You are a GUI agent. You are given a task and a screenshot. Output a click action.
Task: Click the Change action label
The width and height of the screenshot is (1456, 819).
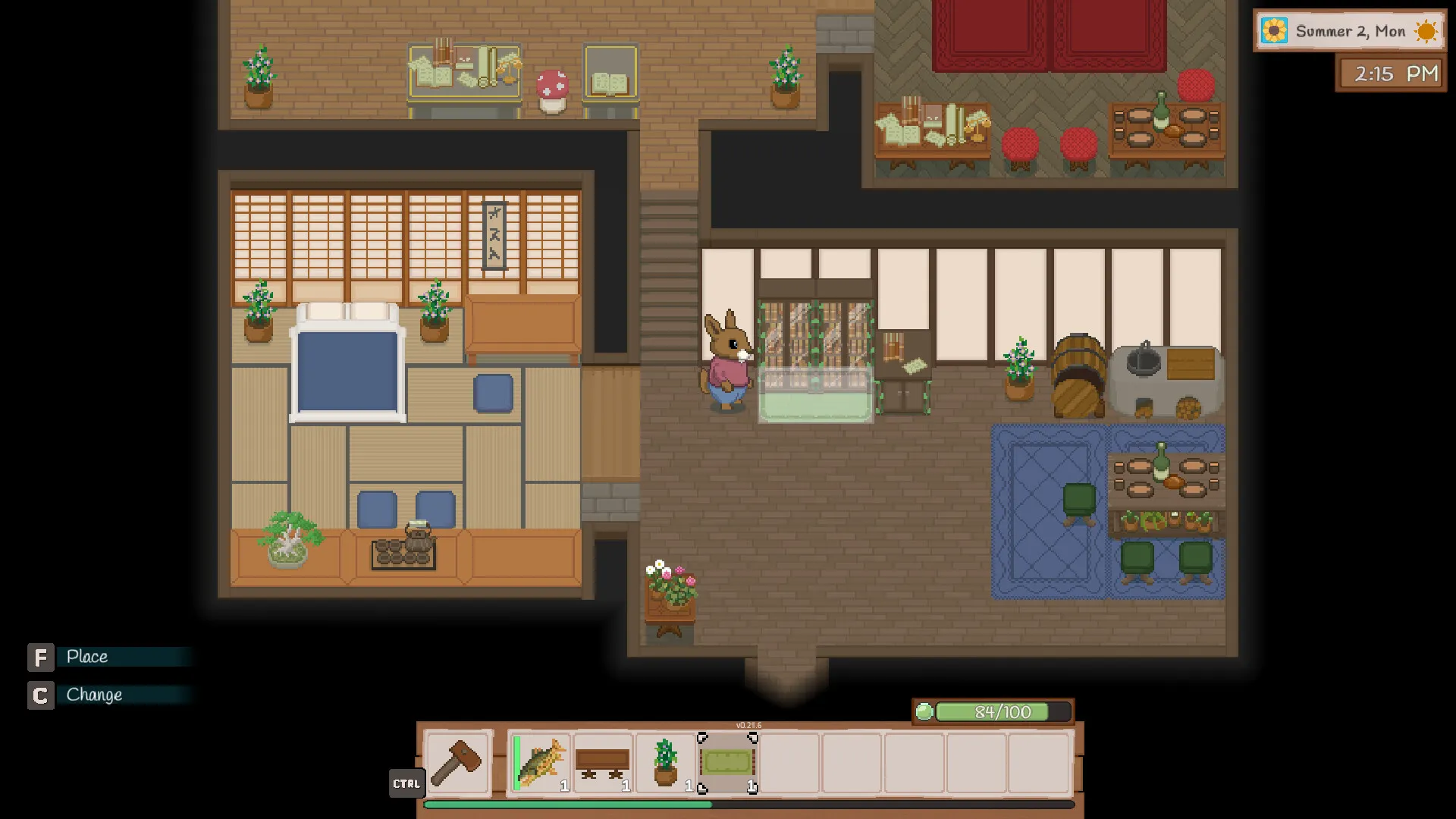(94, 695)
